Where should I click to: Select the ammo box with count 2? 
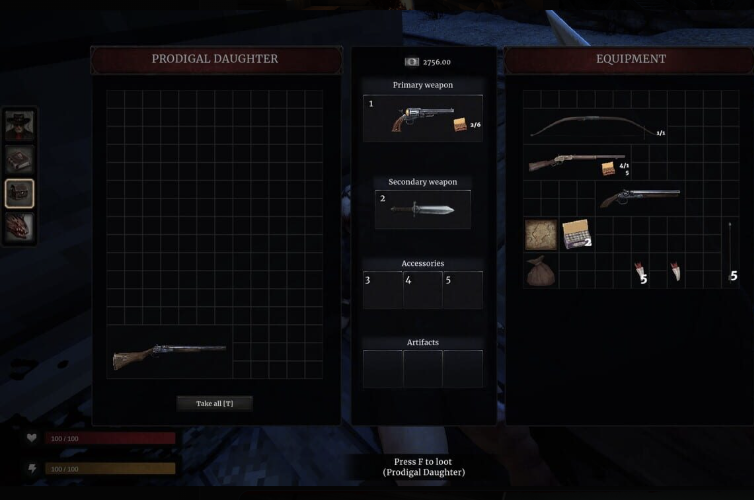(x=575, y=235)
